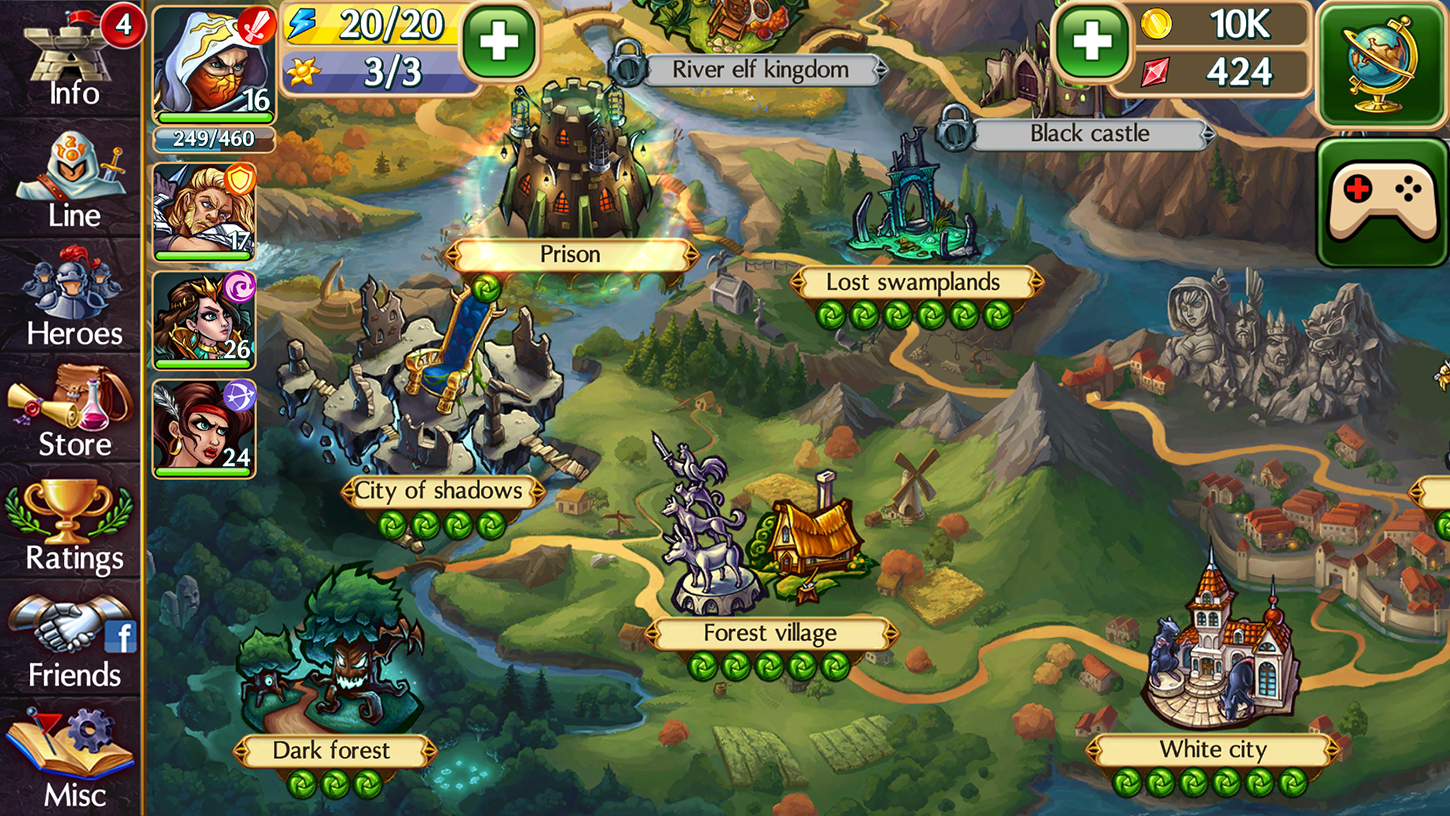The width and height of the screenshot is (1450, 816).
Task: Enter the Prison location
Action: 568,255
